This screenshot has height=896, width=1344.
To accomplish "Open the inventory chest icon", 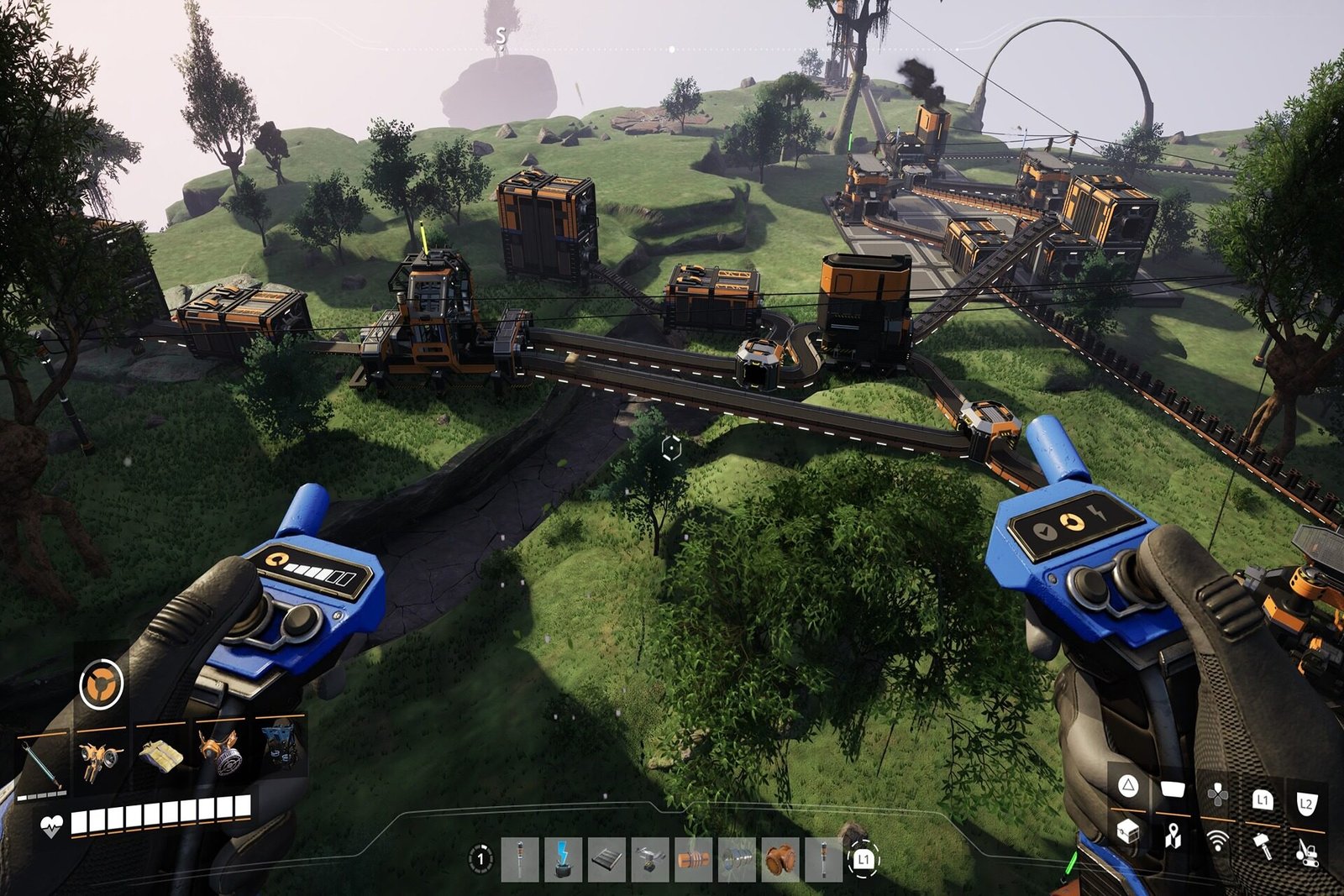I will click(1127, 831).
